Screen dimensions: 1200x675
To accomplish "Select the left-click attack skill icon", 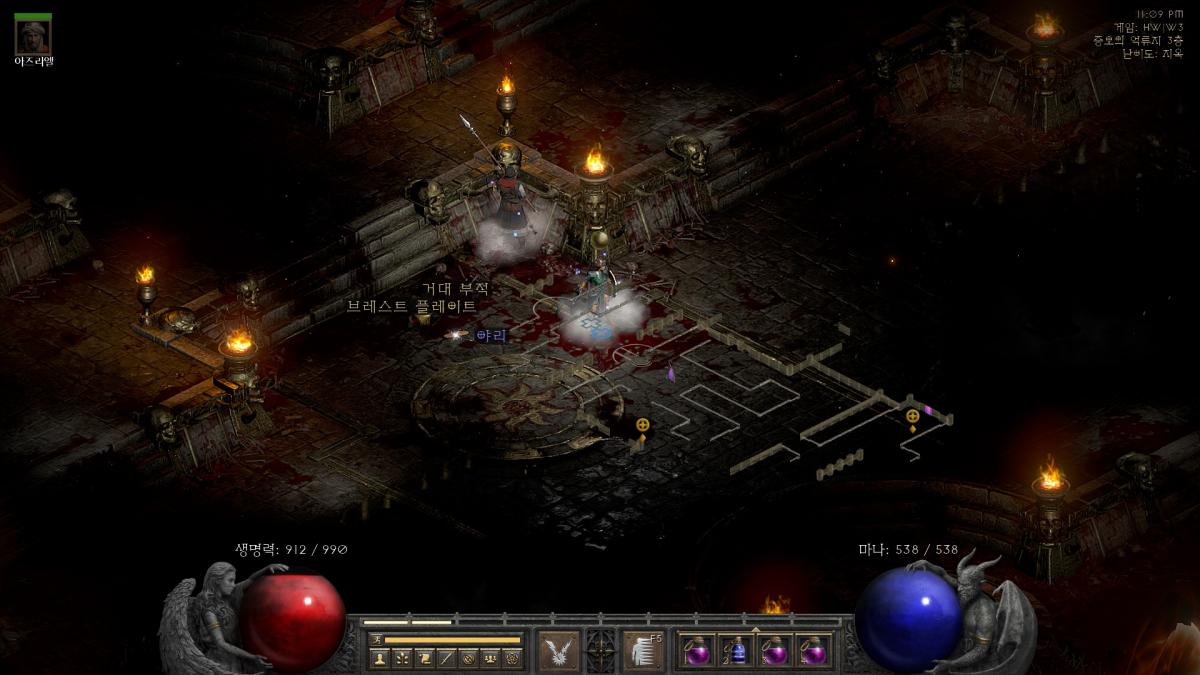I will coord(559,651).
